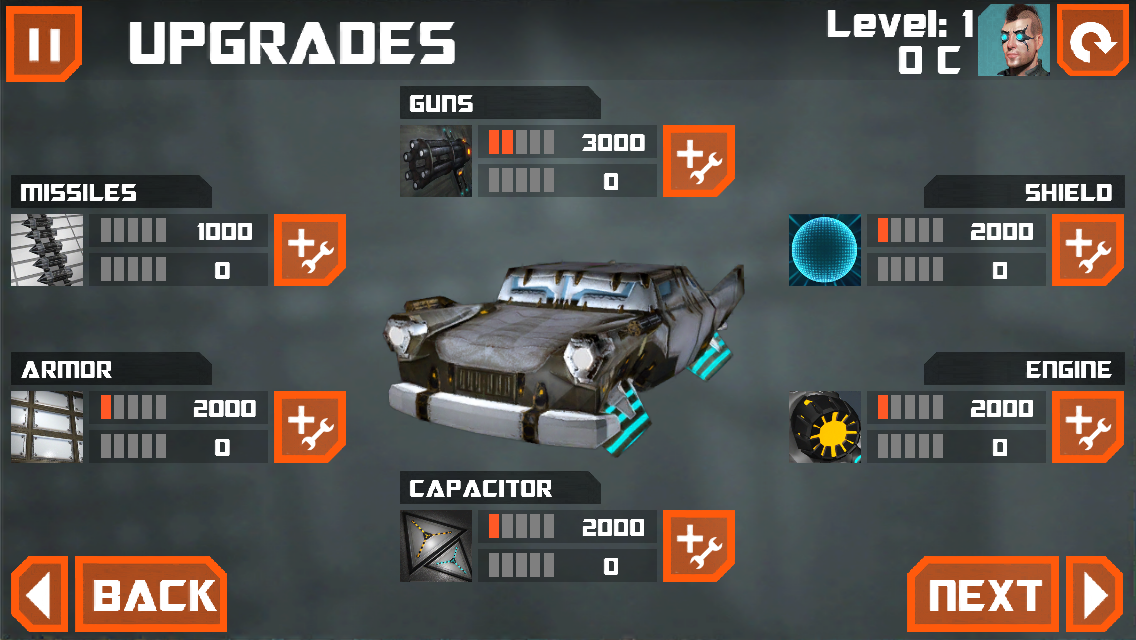Open the pilot portrait profile
Viewport: 1136px width, 640px height.
[1013, 40]
